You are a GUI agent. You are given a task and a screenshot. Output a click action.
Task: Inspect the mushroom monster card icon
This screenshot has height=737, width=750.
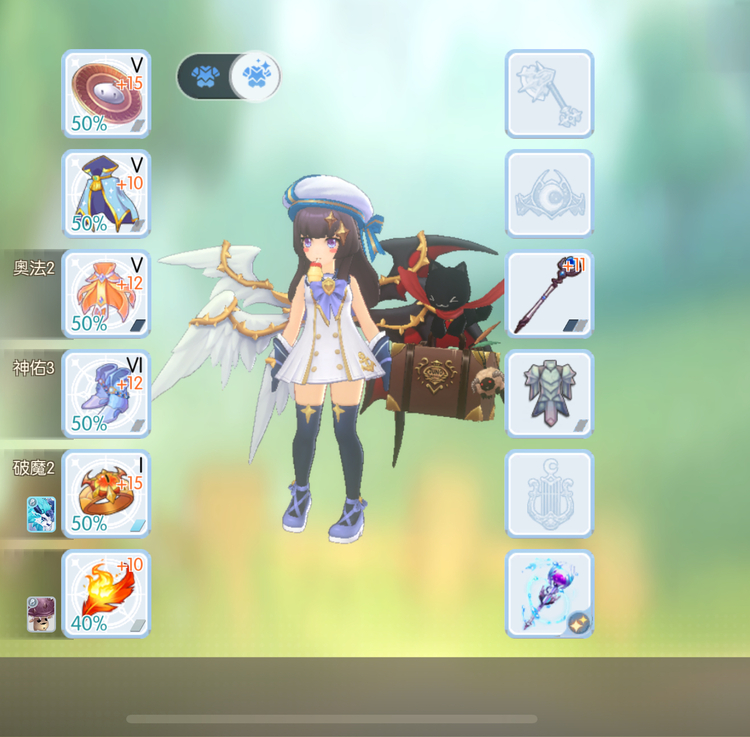[41, 614]
